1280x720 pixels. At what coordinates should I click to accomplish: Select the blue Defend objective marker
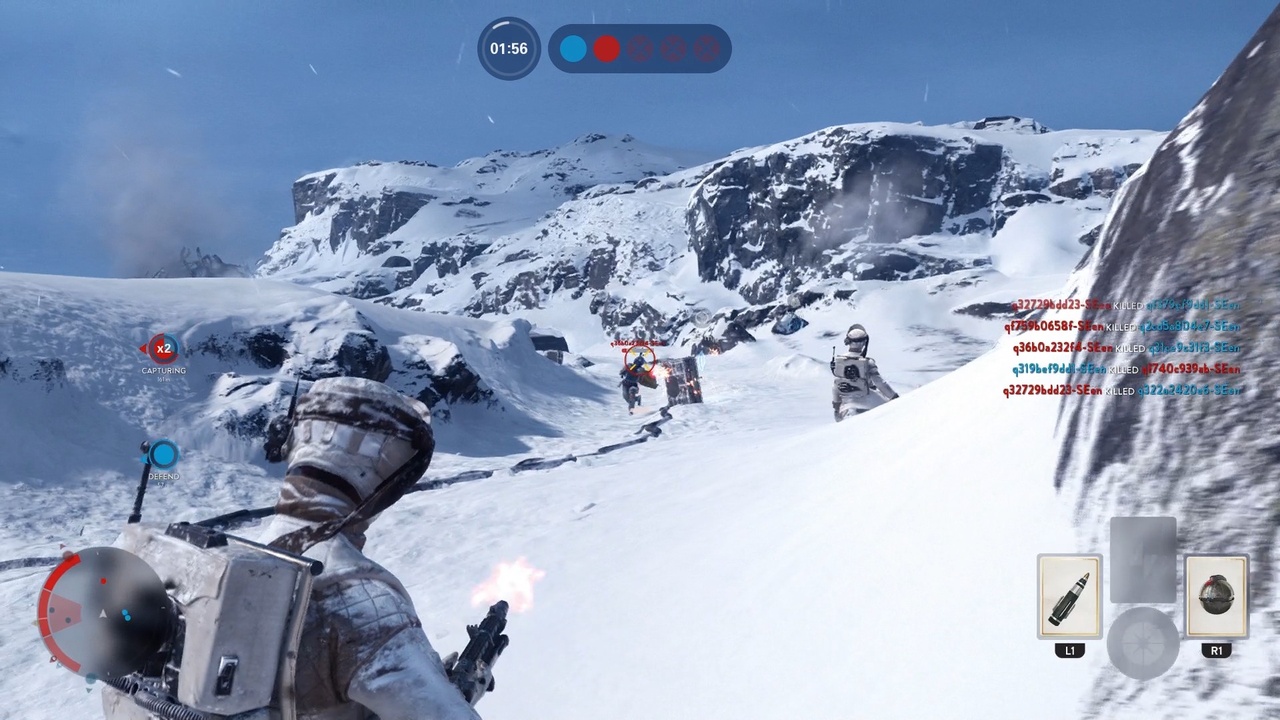164,455
